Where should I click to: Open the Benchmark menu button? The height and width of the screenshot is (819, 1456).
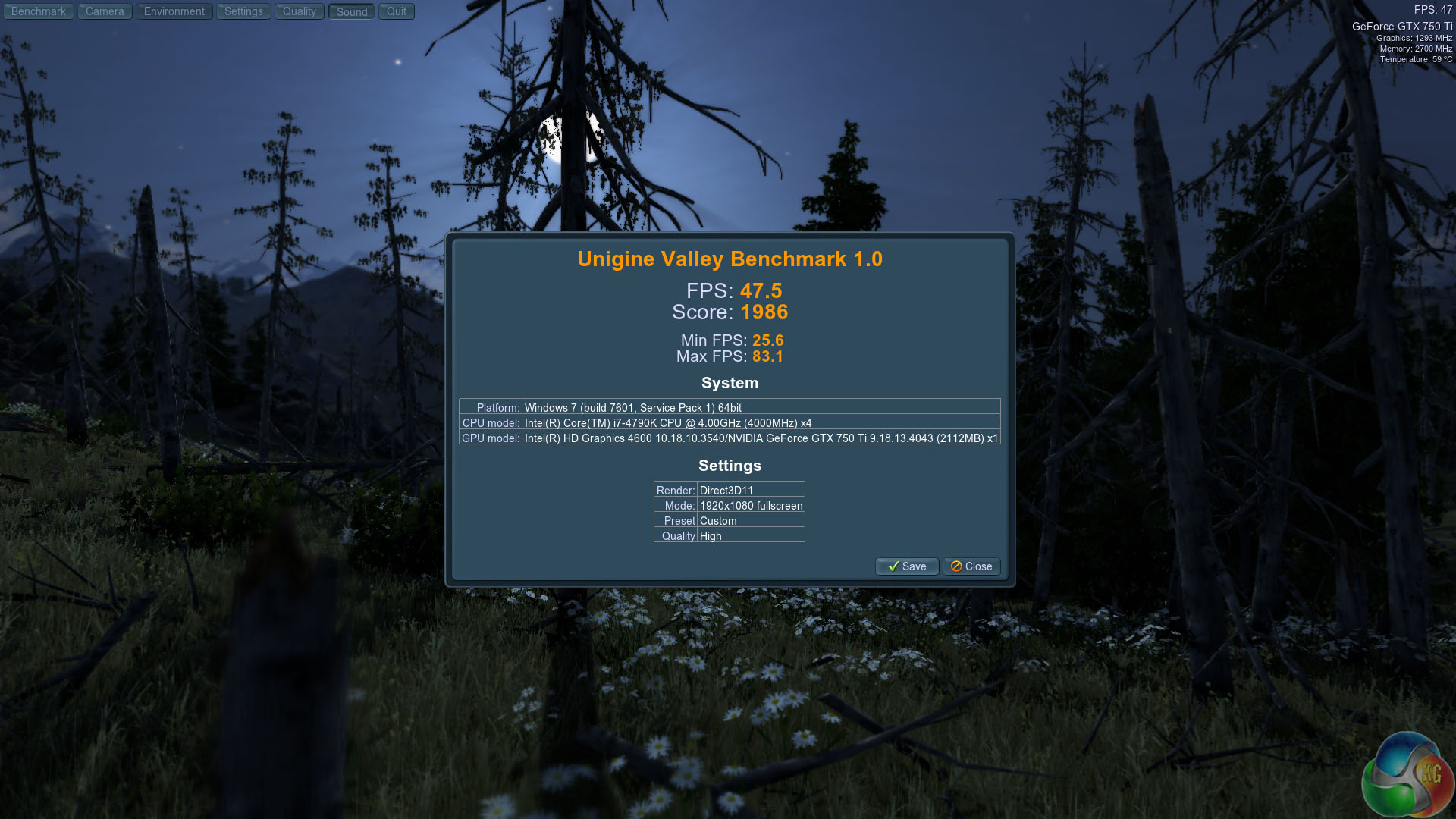[39, 11]
